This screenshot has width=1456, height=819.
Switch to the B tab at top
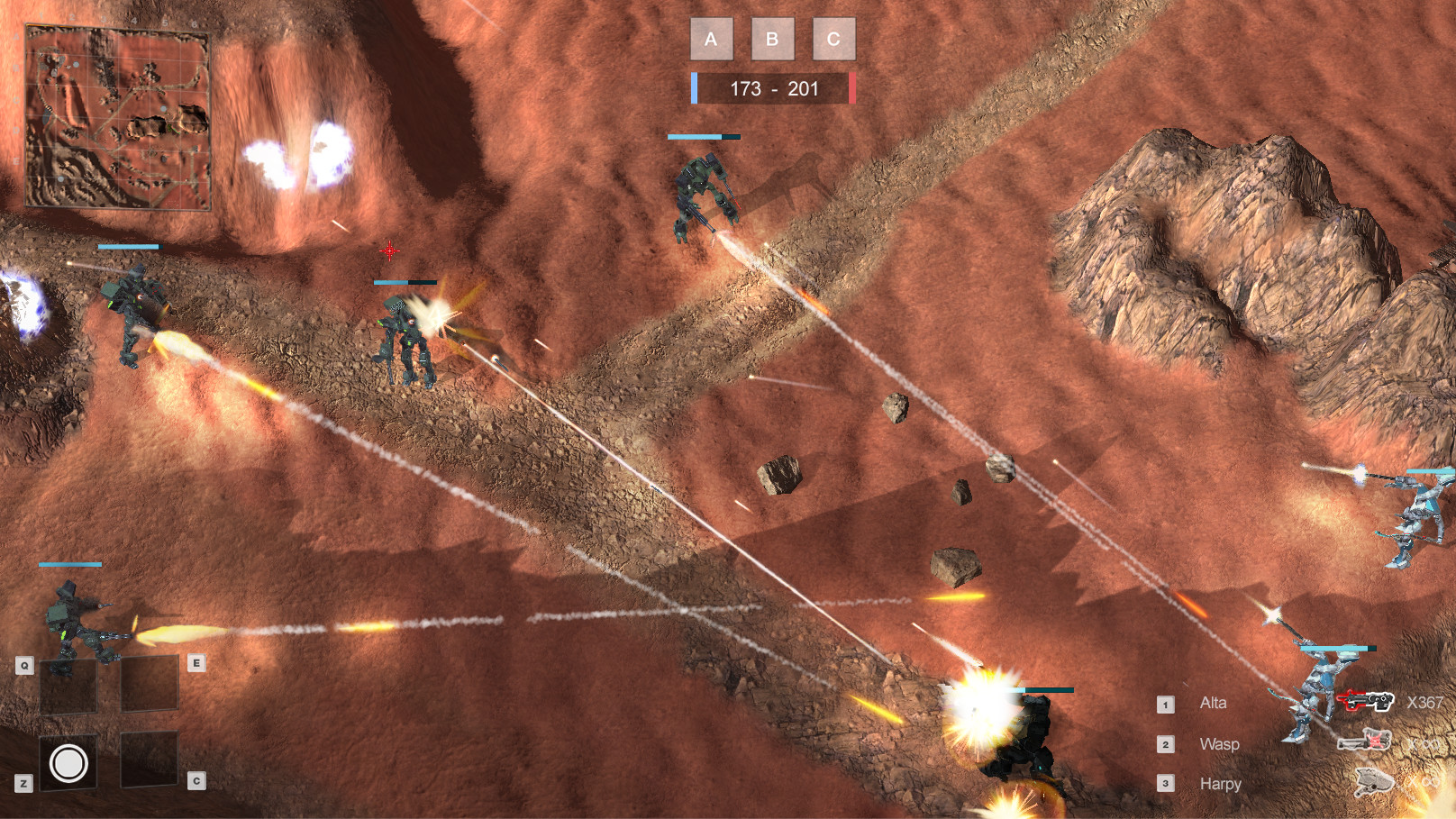point(771,39)
